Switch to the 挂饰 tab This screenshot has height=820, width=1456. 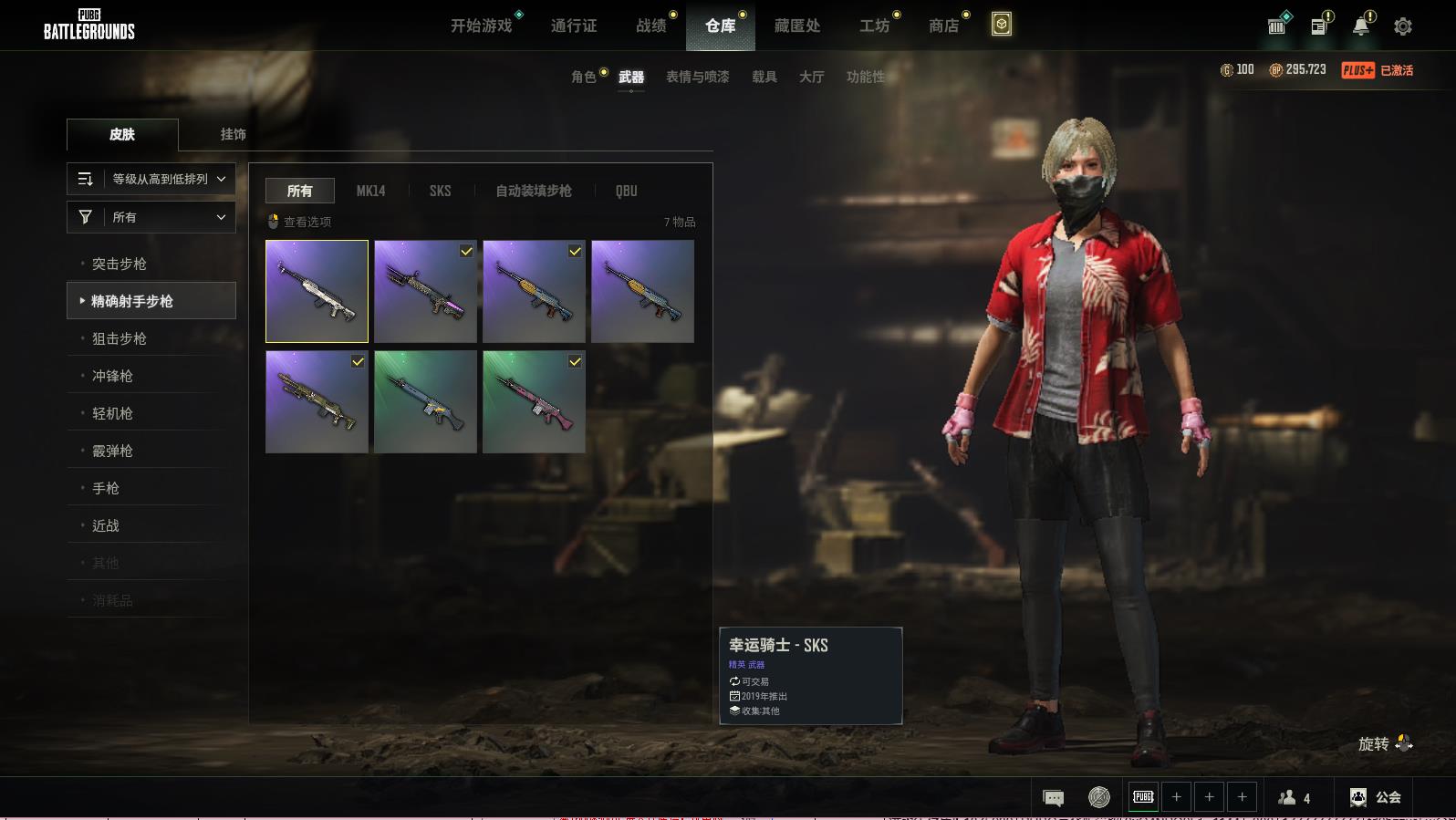click(233, 134)
